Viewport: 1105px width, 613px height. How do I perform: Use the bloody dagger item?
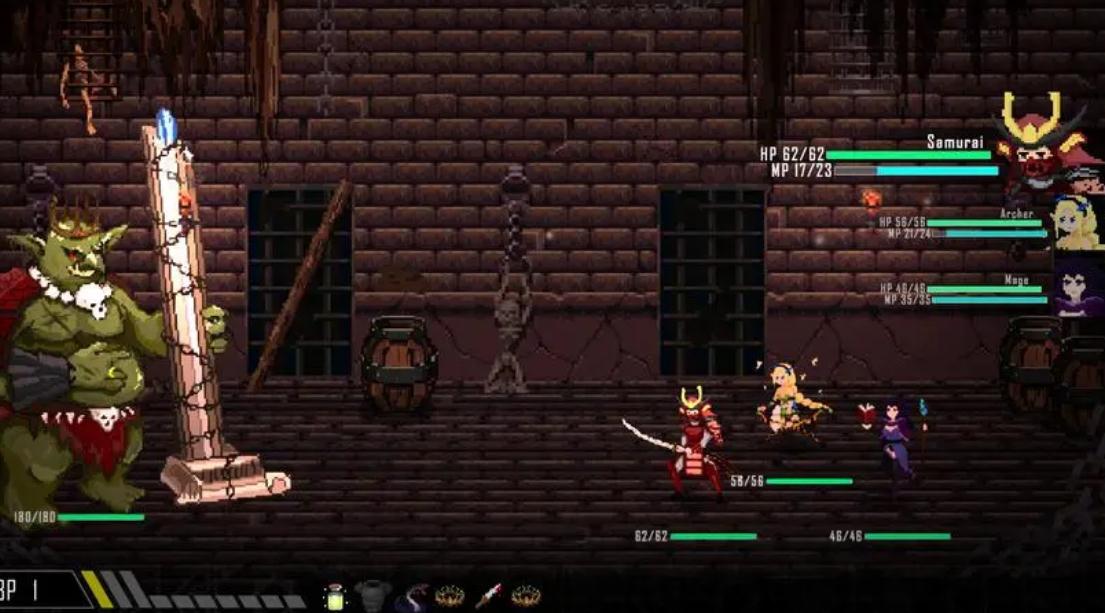tap(487, 595)
